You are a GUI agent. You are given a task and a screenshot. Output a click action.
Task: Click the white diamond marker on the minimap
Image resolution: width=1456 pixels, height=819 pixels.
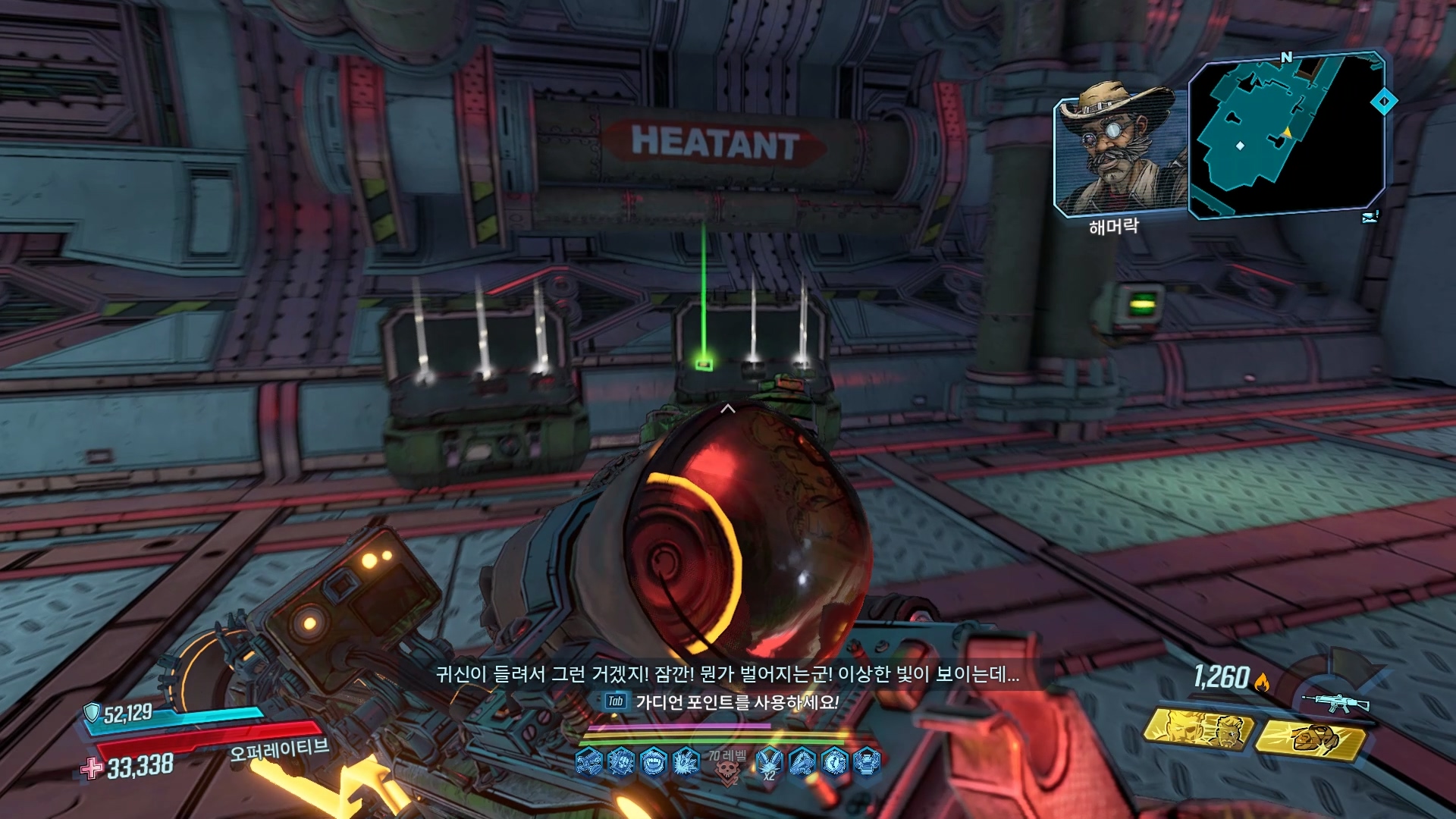pyautogui.click(x=1241, y=146)
